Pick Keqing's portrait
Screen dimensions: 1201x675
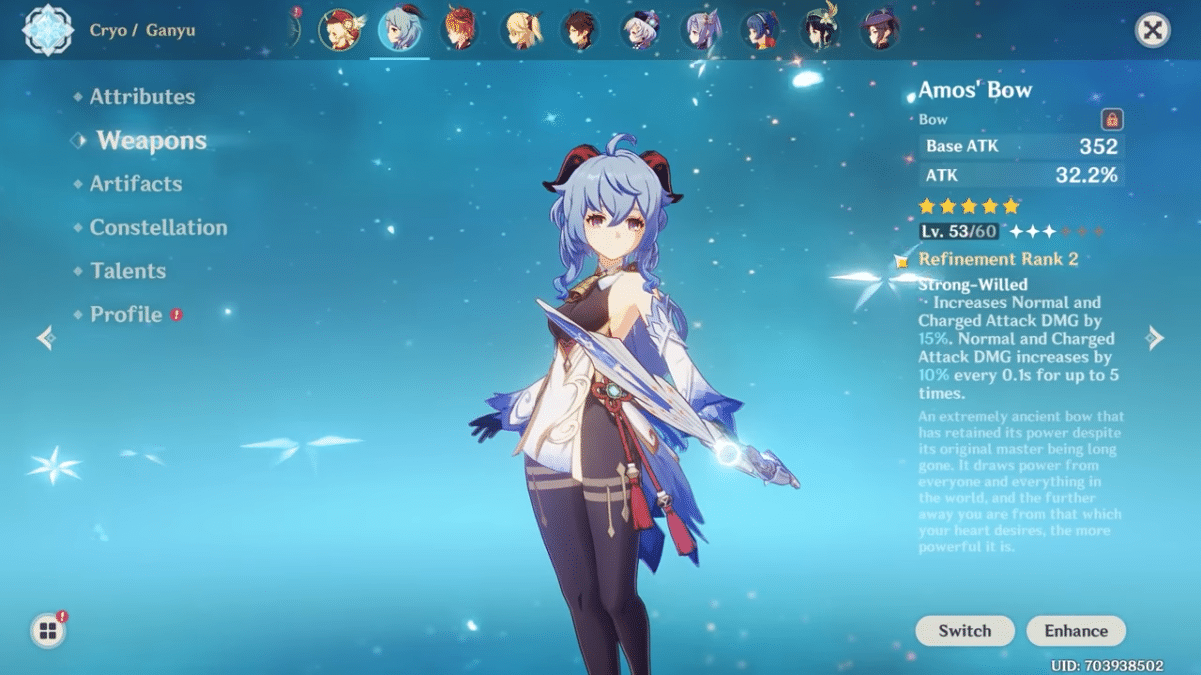tap(700, 30)
